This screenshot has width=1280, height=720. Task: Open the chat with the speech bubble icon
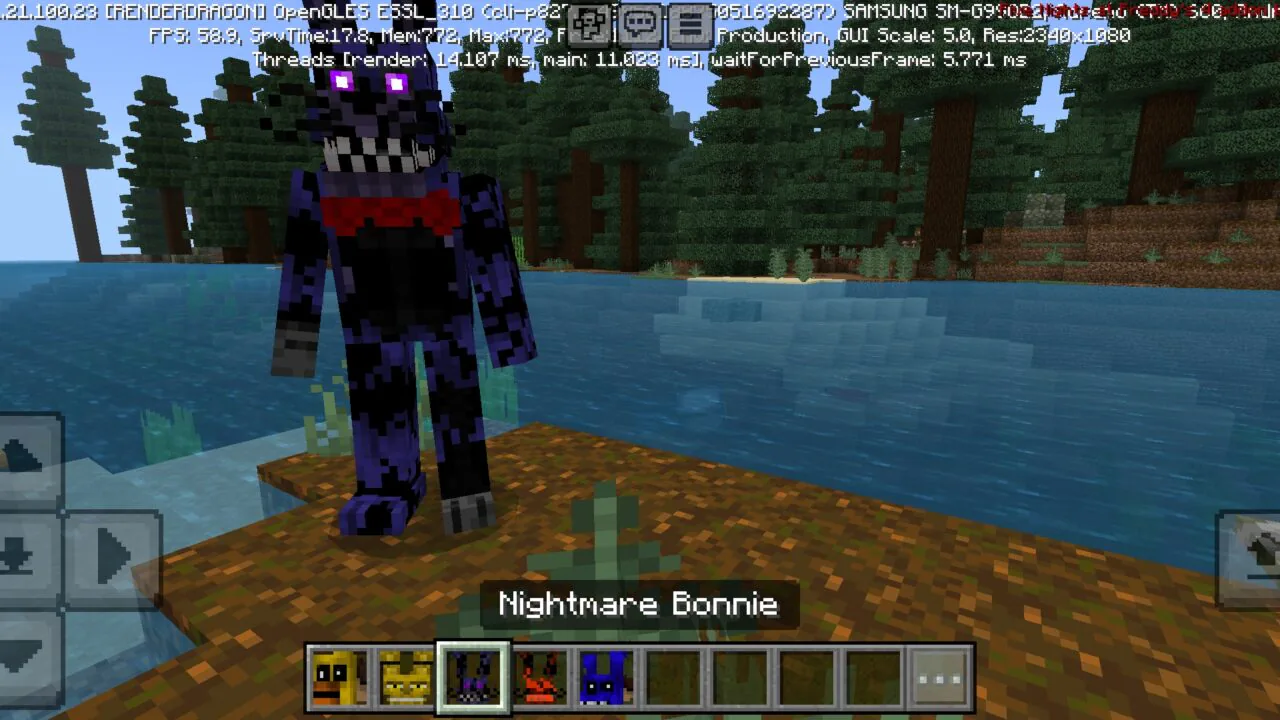click(640, 25)
